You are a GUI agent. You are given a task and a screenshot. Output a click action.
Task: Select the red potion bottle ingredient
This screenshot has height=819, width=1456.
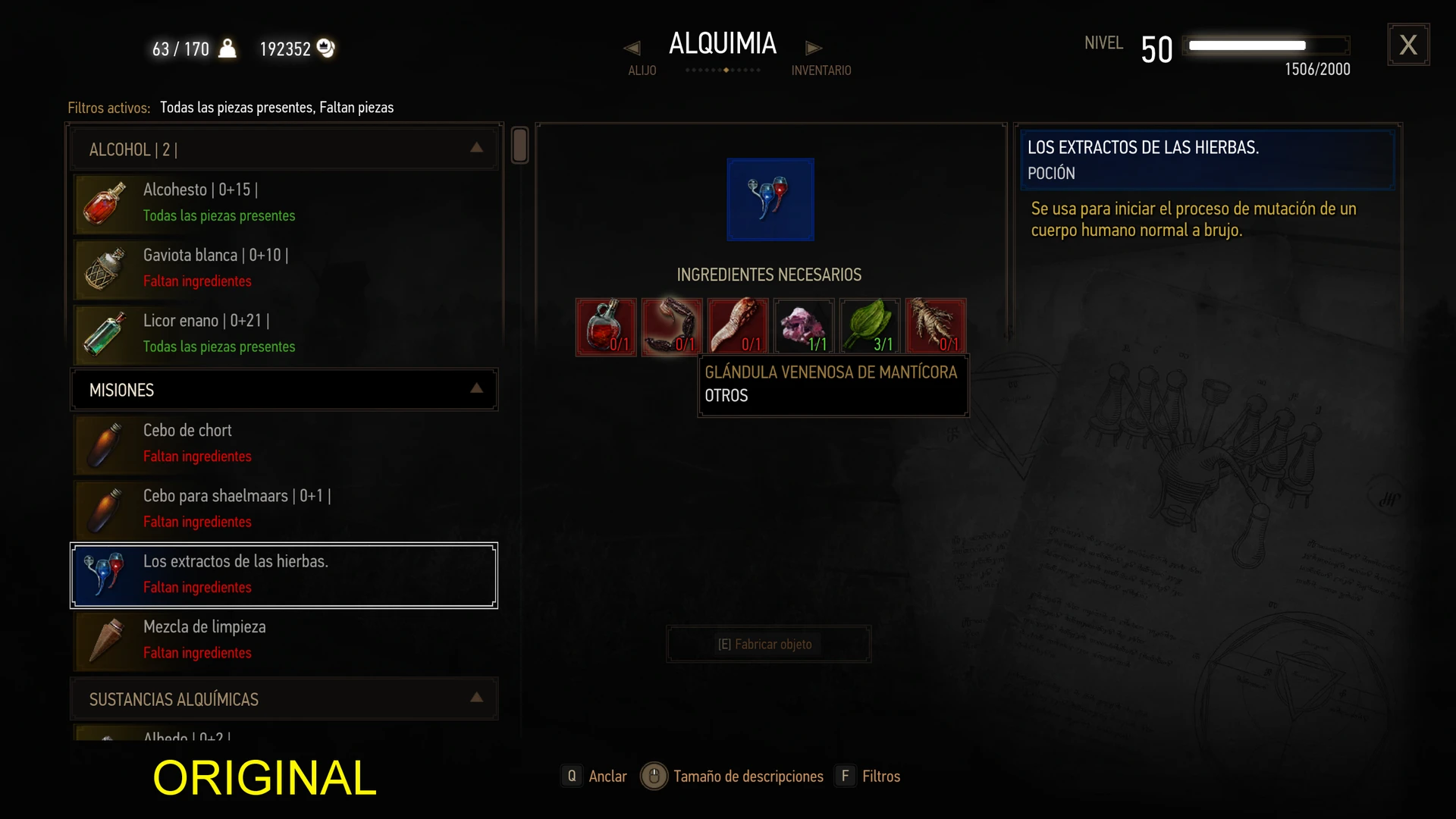[606, 327]
